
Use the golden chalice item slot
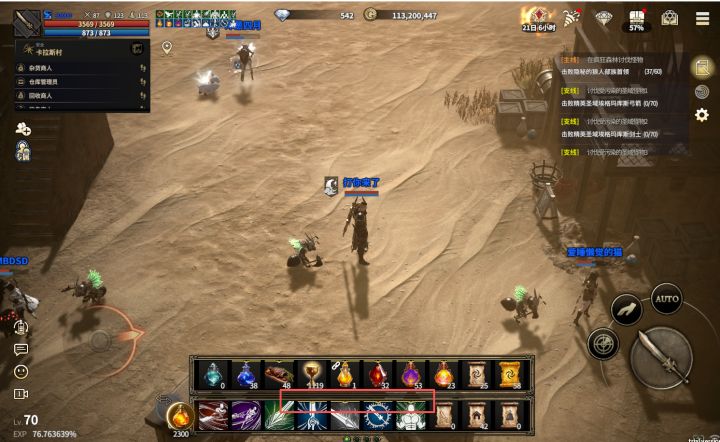coord(311,373)
